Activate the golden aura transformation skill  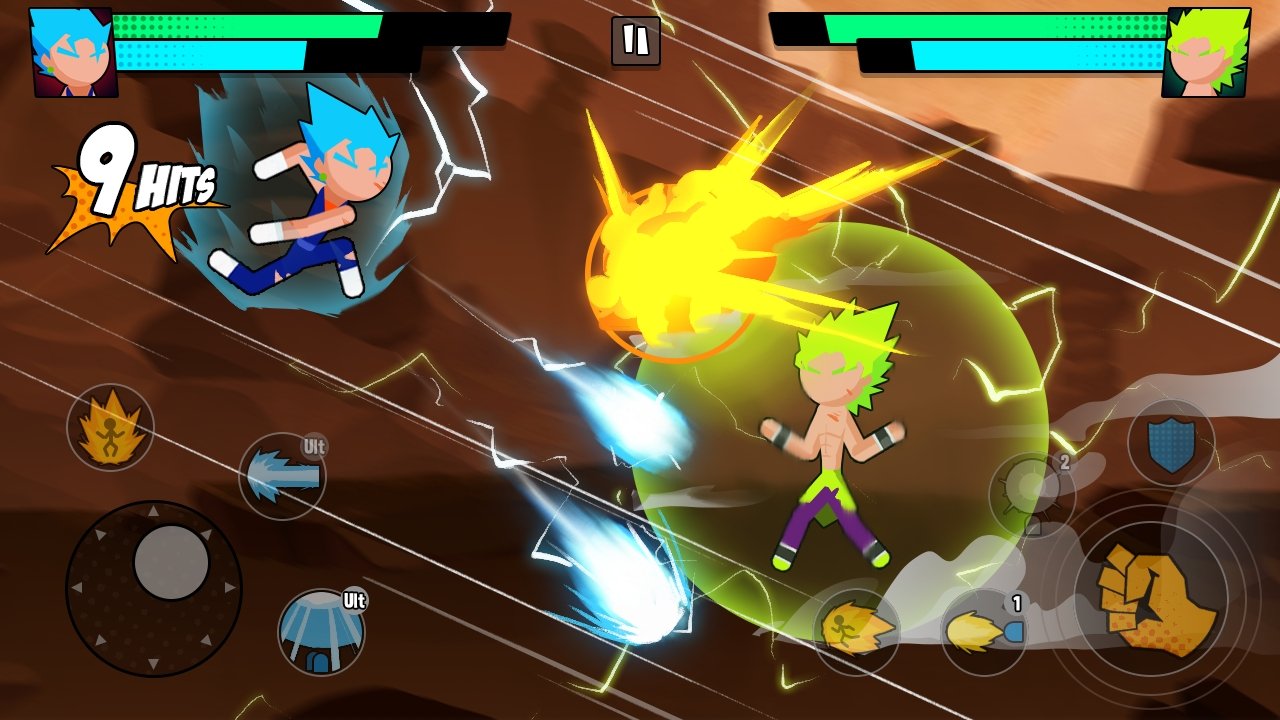pos(110,427)
